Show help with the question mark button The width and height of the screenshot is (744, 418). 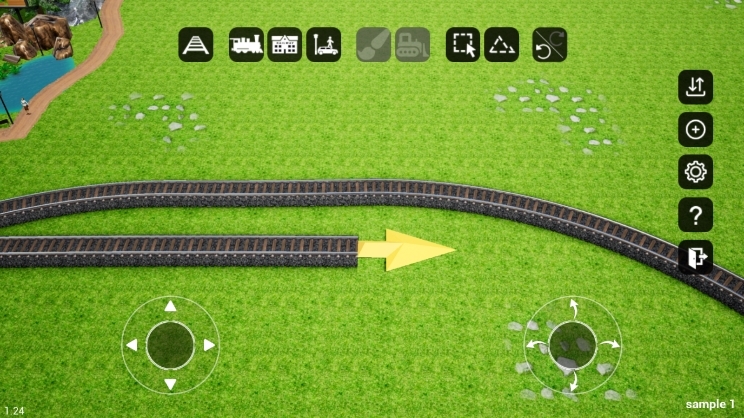pyautogui.click(x=695, y=214)
